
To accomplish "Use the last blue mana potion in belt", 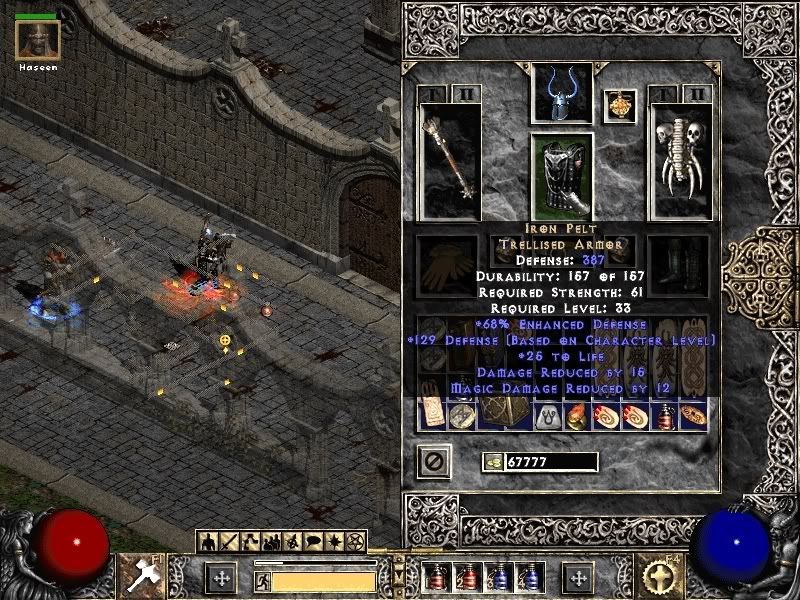I will pyautogui.click(x=528, y=577).
